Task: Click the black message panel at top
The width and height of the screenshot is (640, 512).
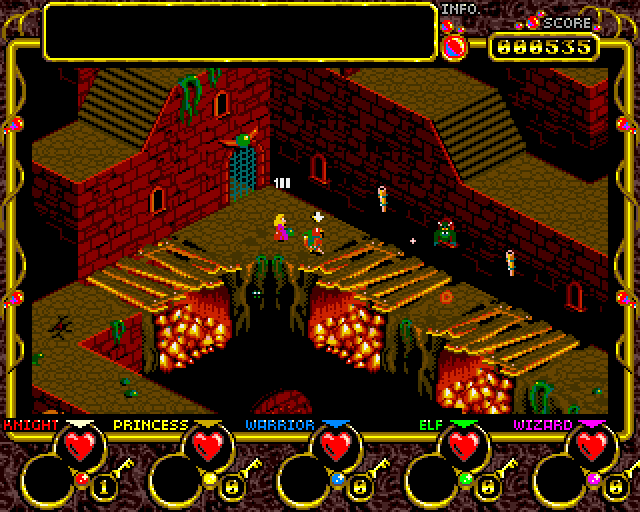Action: pyautogui.click(x=240, y=31)
